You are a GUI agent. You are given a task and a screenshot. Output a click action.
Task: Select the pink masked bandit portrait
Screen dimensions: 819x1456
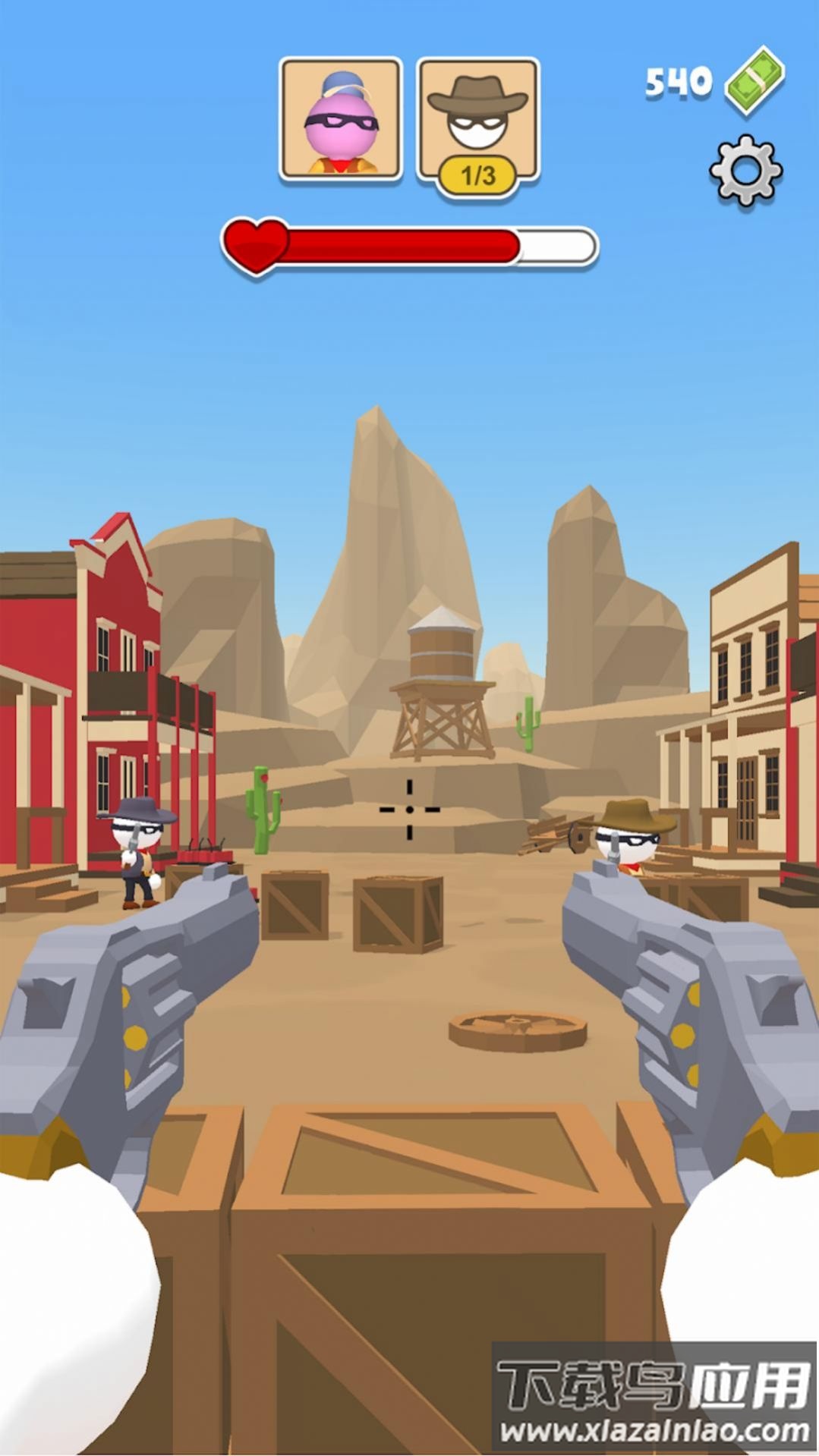341,121
